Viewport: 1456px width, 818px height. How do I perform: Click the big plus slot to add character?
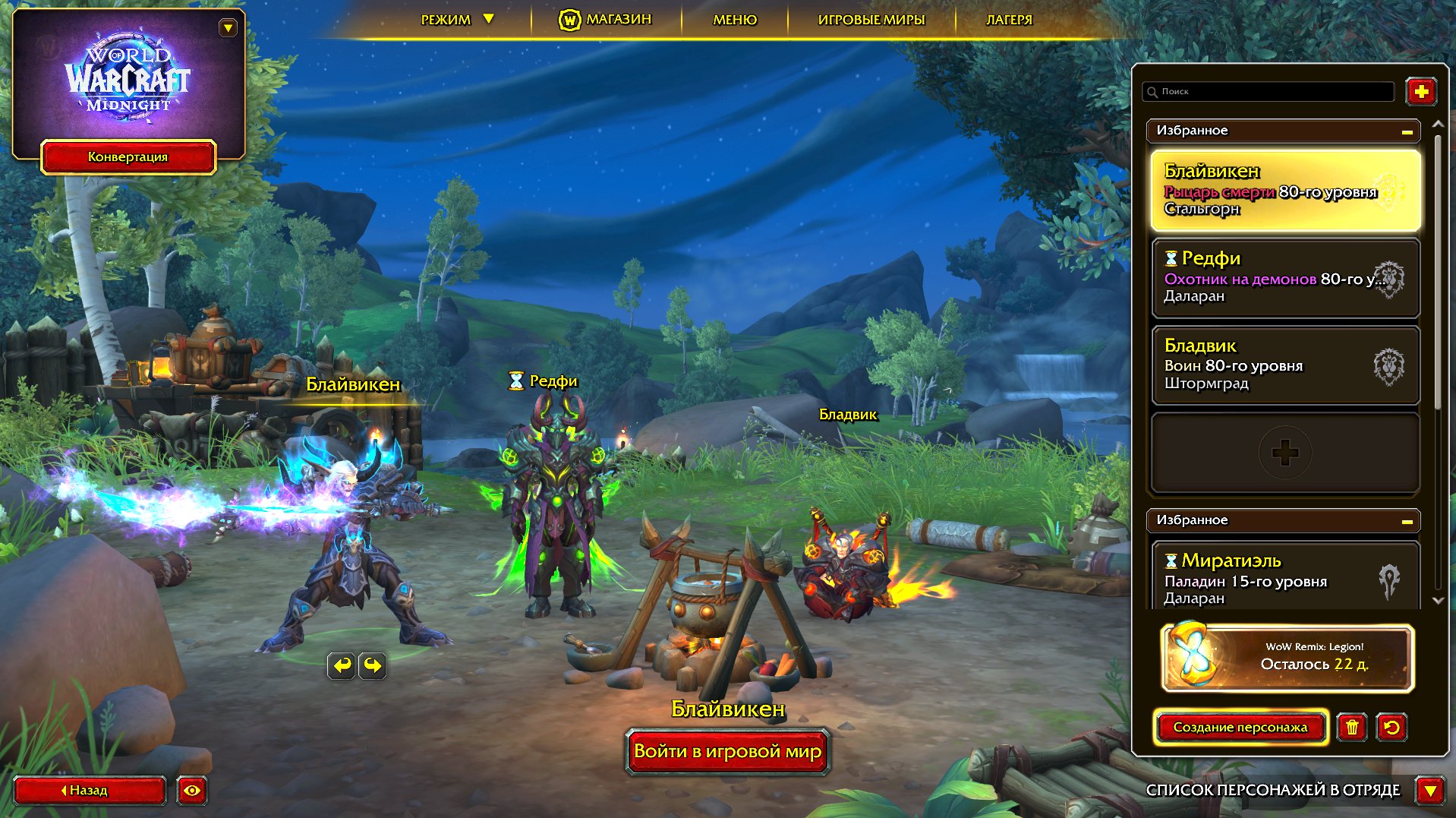pos(1284,452)
